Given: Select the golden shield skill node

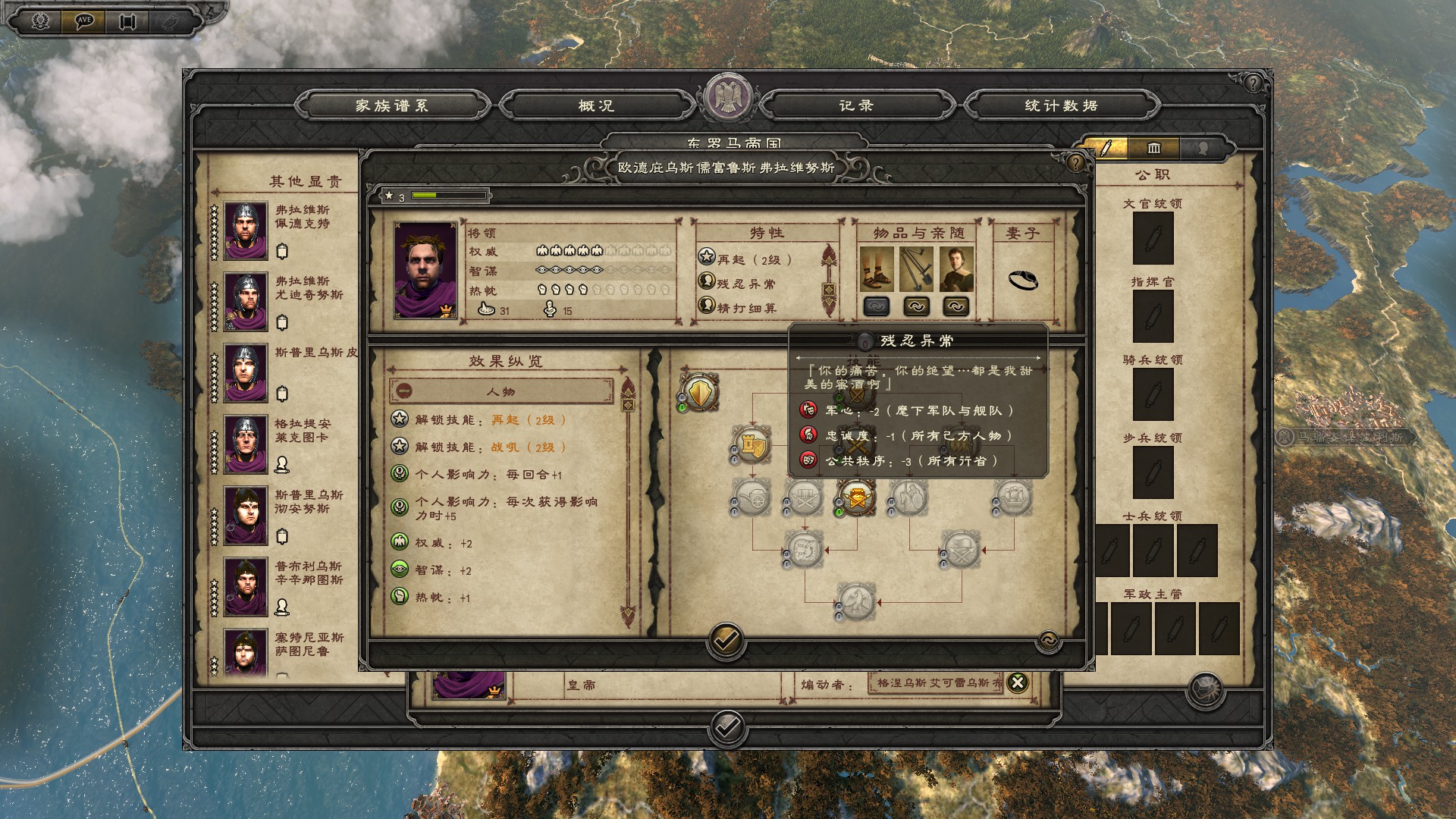Looking at the screenshot, I should [698, 392].
